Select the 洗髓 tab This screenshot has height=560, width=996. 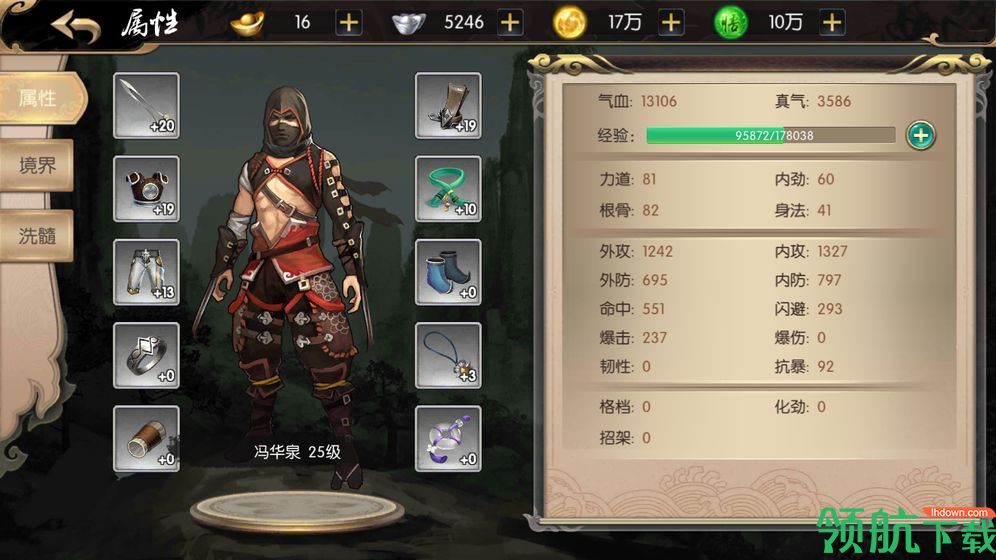tap(38, 235)
